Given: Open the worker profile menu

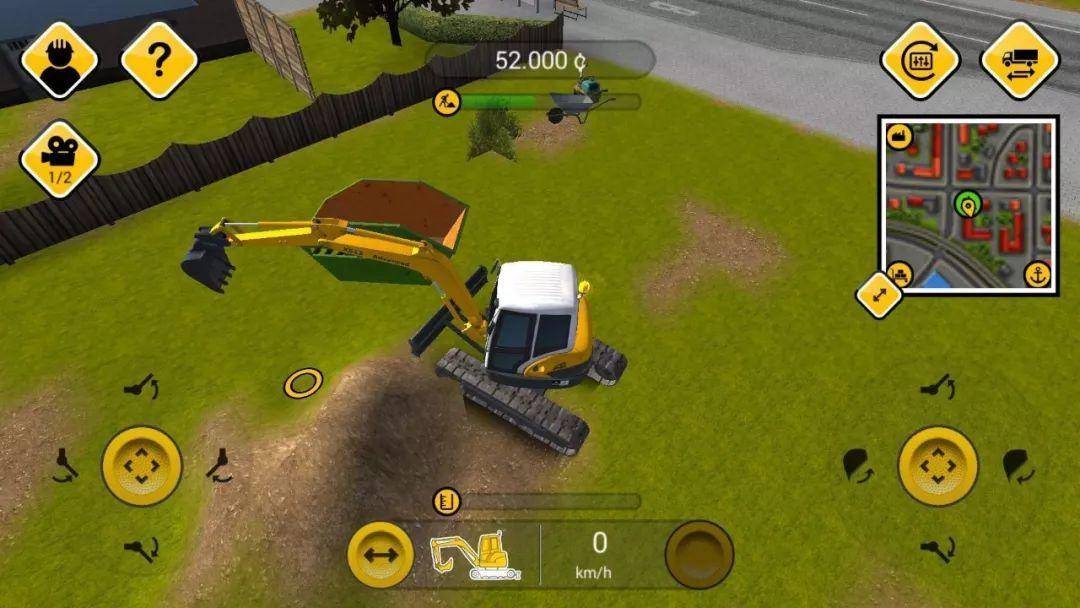Looking at the screenshot, I should [x=59, y=60].
